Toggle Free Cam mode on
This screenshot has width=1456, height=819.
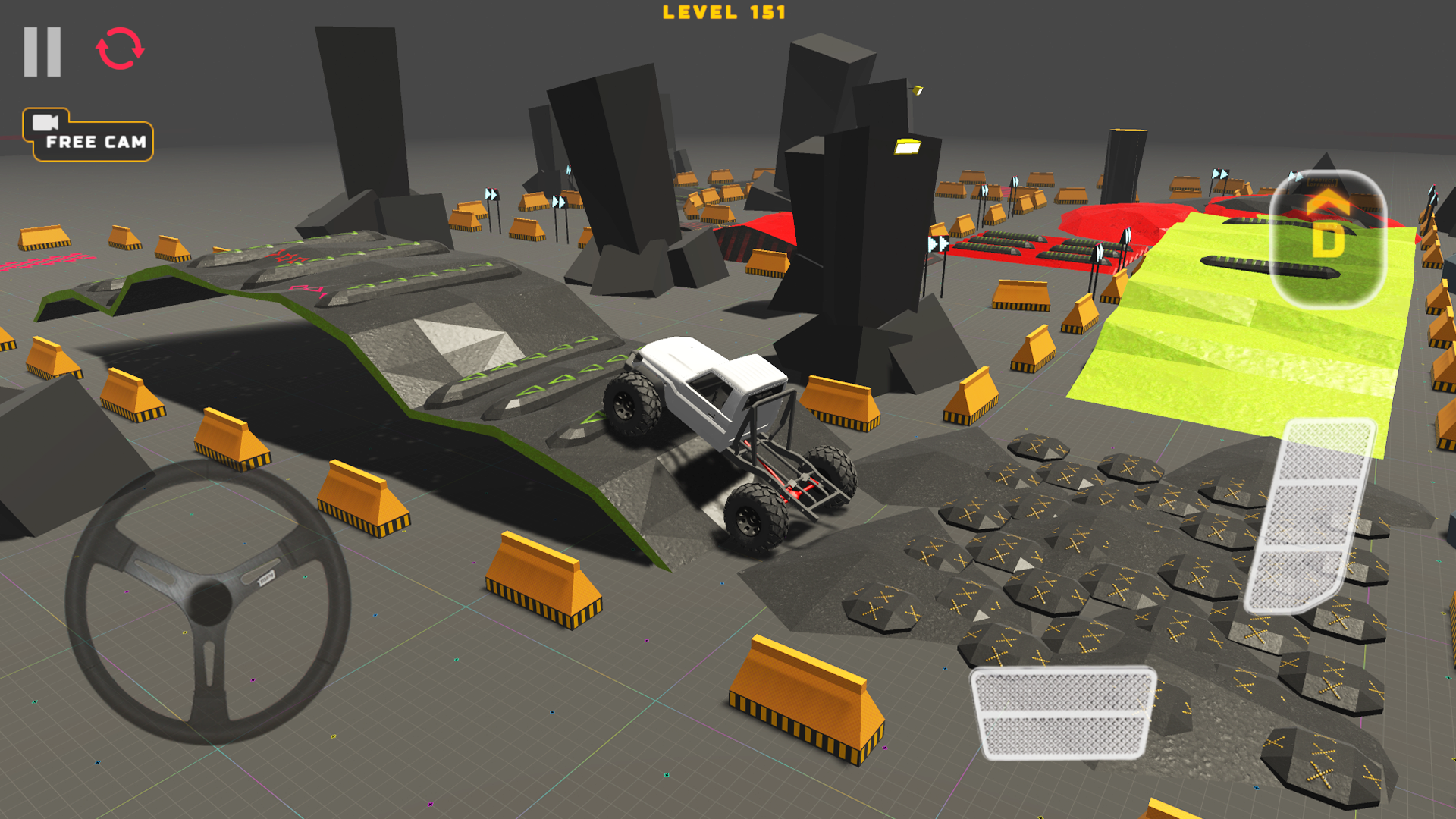(x=95, y=139)
